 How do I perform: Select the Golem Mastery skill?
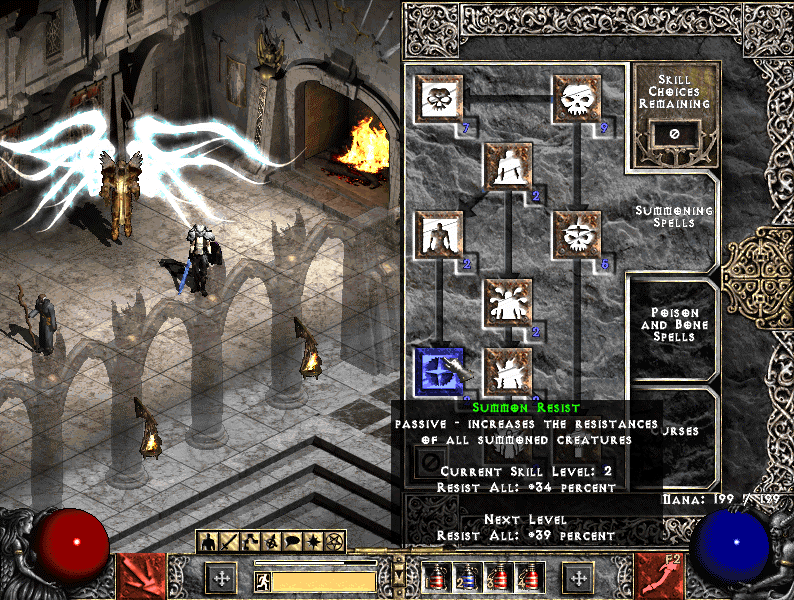click(438, 235)
